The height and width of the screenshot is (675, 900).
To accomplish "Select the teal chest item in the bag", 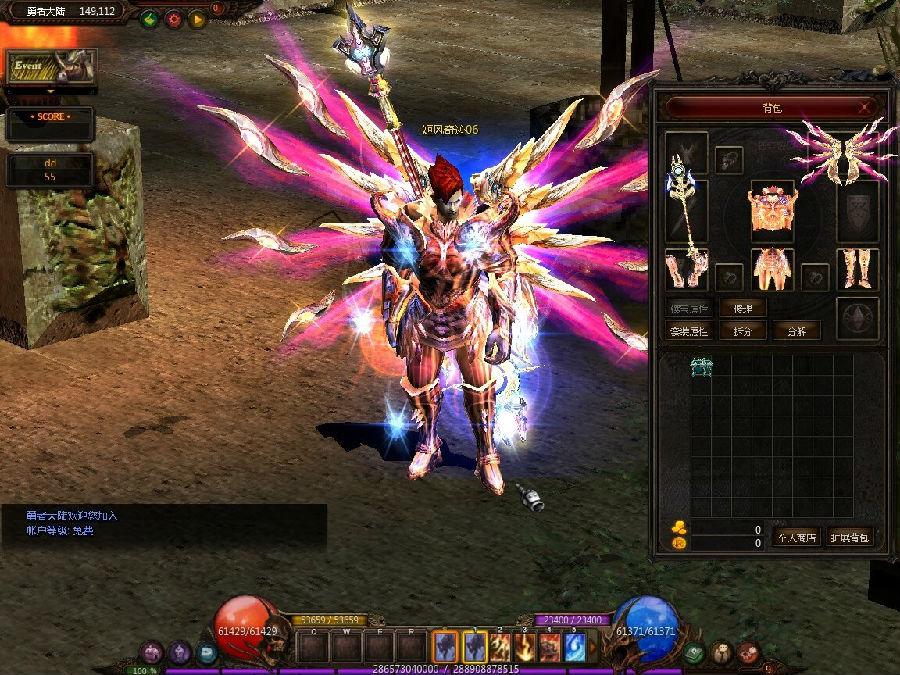I will [x=702, y=368].
